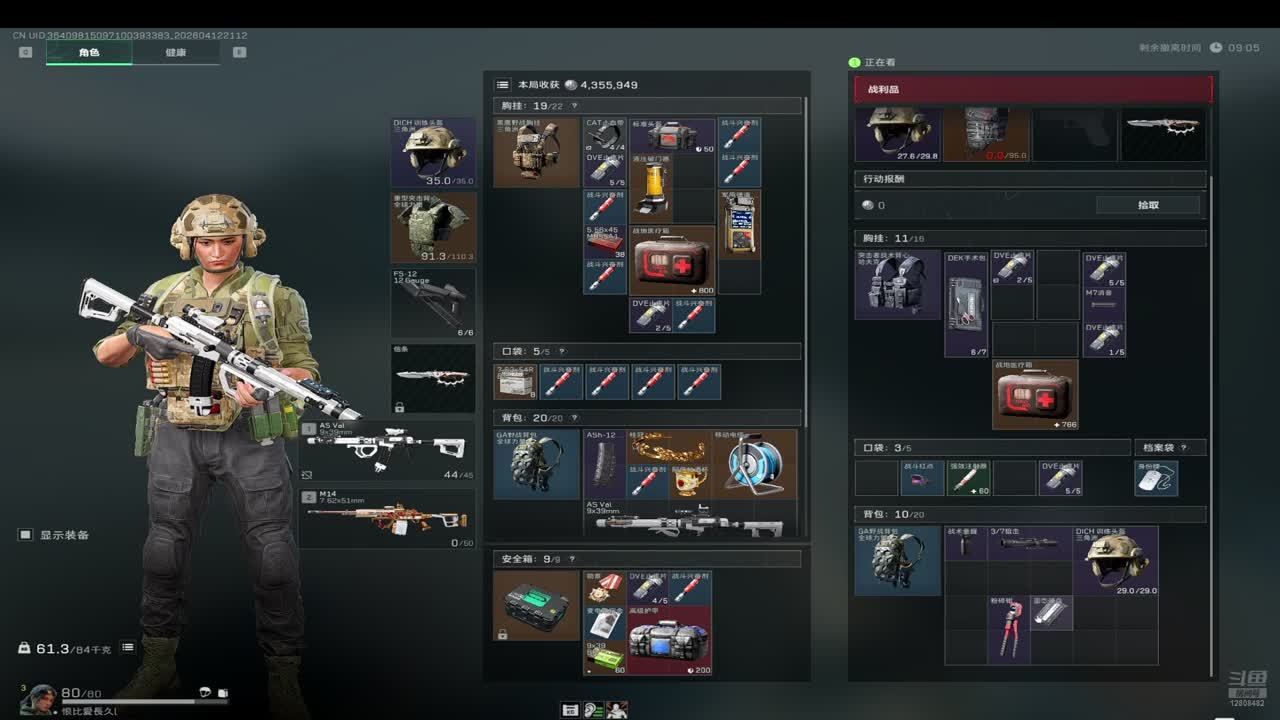
Task: Select the DICH helmet 29.0/29.0 in loot backpack
Action: point(1115,560)
